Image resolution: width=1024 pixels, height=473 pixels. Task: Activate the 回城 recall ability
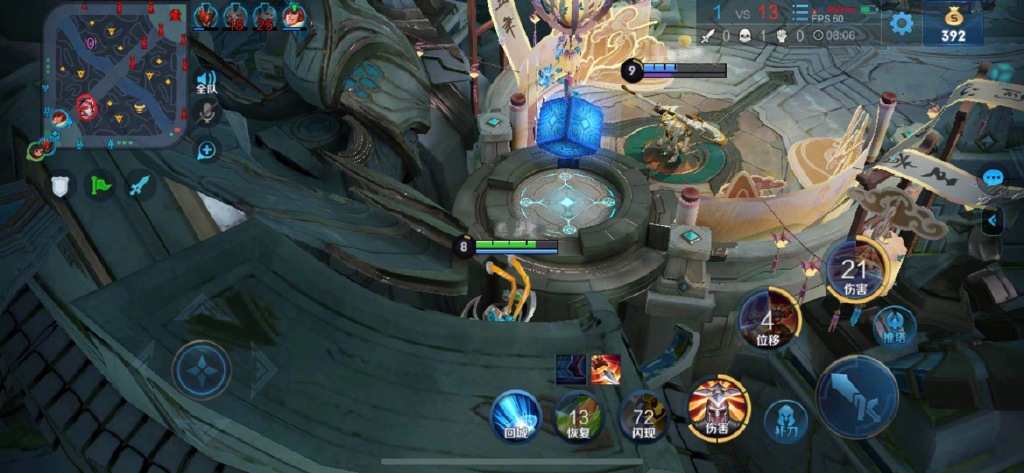point(516,415)
